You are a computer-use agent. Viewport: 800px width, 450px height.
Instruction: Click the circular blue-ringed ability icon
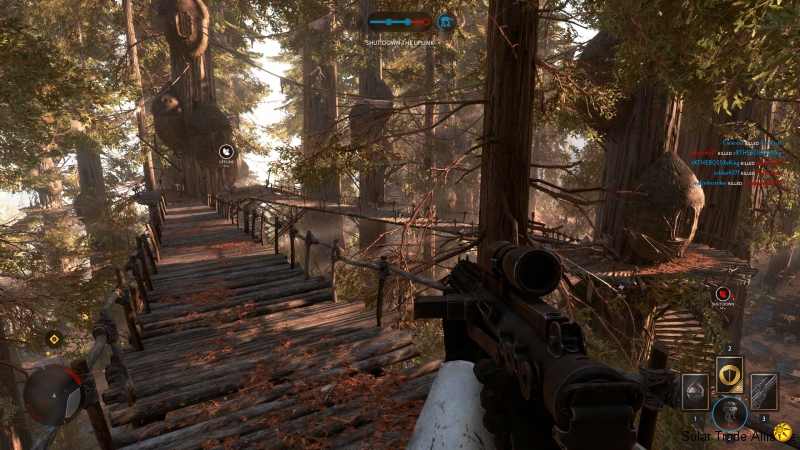tap(729, 413)
